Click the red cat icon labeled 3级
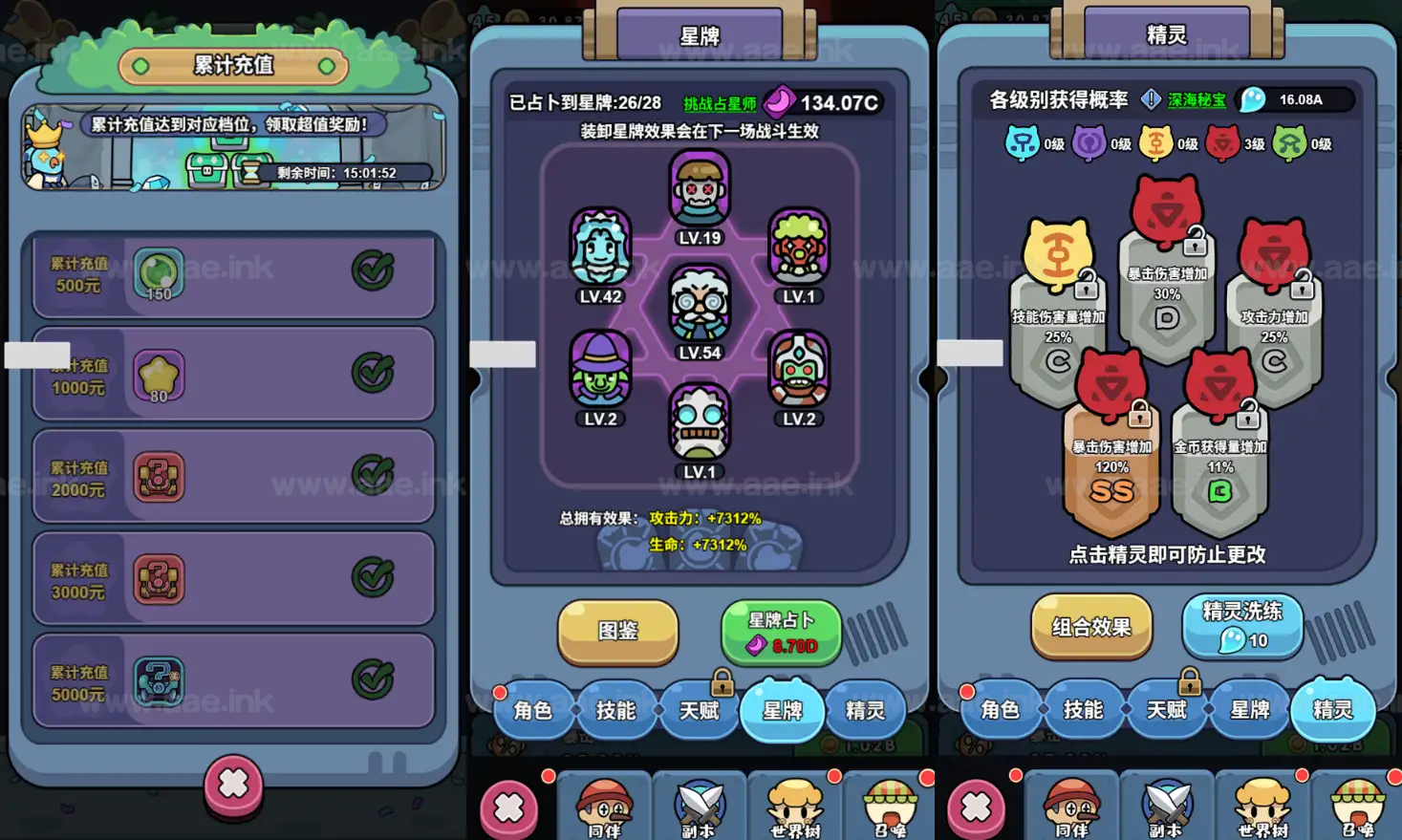 tap(1224, 143)
